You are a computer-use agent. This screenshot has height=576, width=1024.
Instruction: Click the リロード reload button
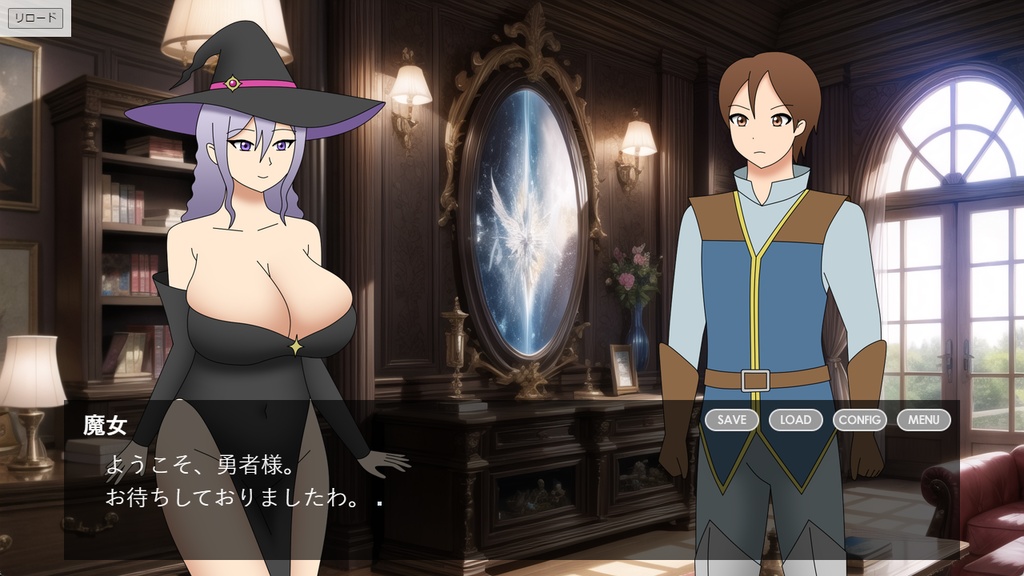[x=35, y=18]
